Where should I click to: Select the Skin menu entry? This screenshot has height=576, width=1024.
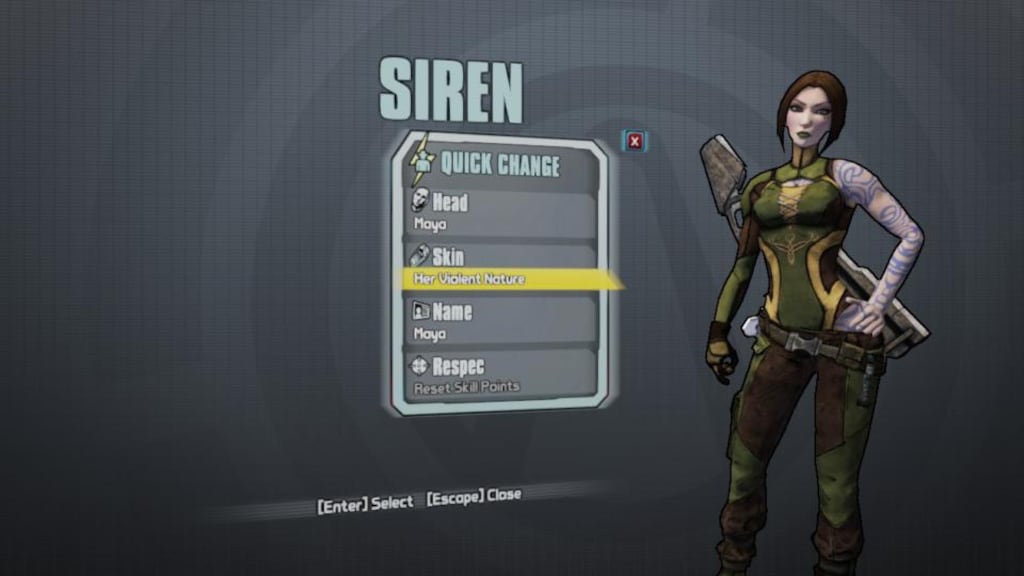tap(500, 267)
